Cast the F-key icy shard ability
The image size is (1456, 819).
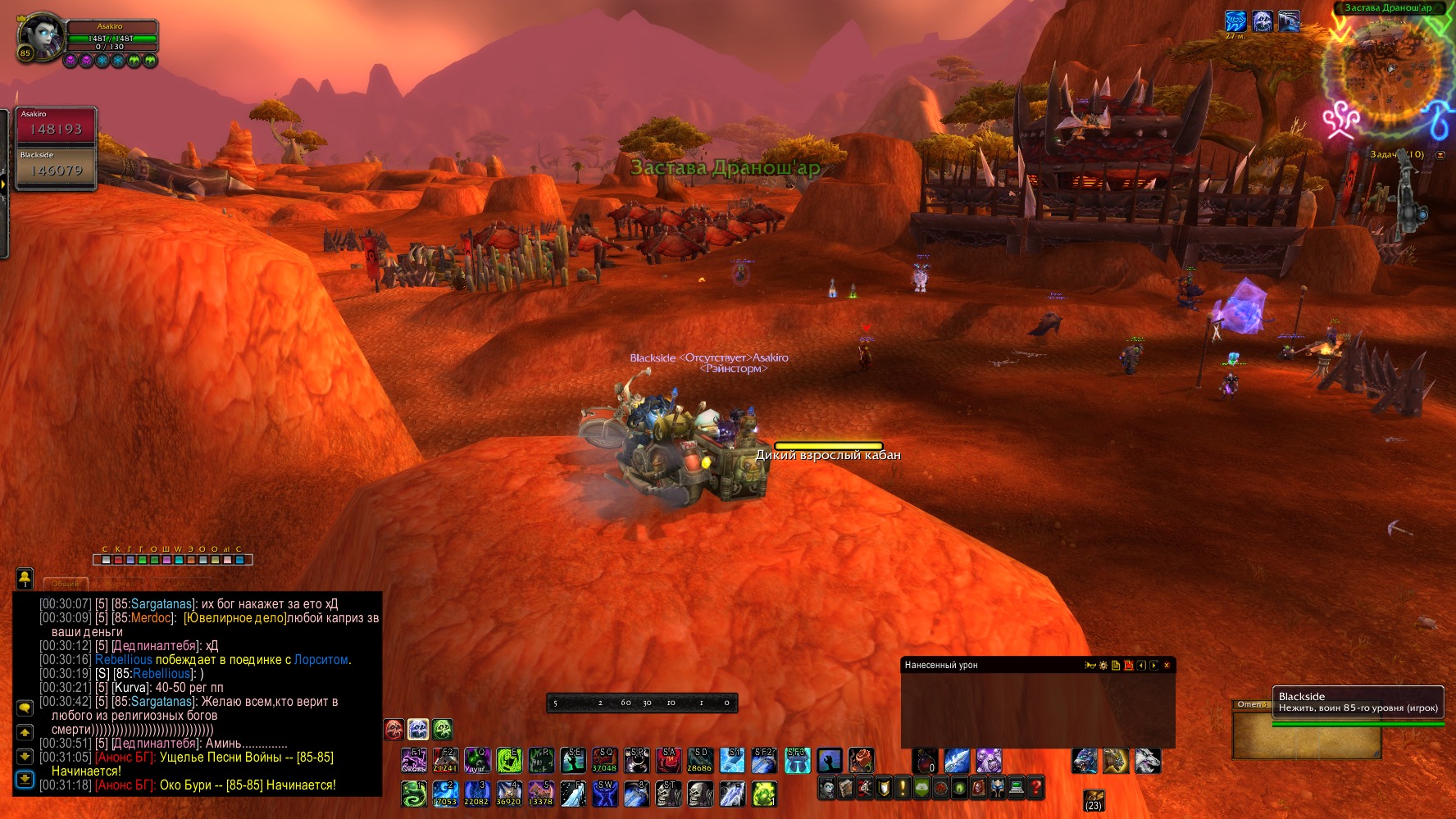(572, 794)
